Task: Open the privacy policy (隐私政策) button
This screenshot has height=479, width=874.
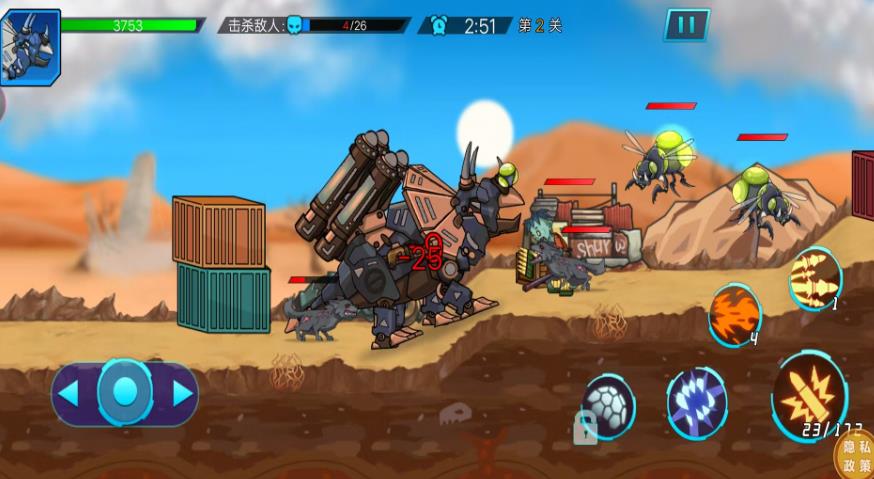Action: (855, 457)
